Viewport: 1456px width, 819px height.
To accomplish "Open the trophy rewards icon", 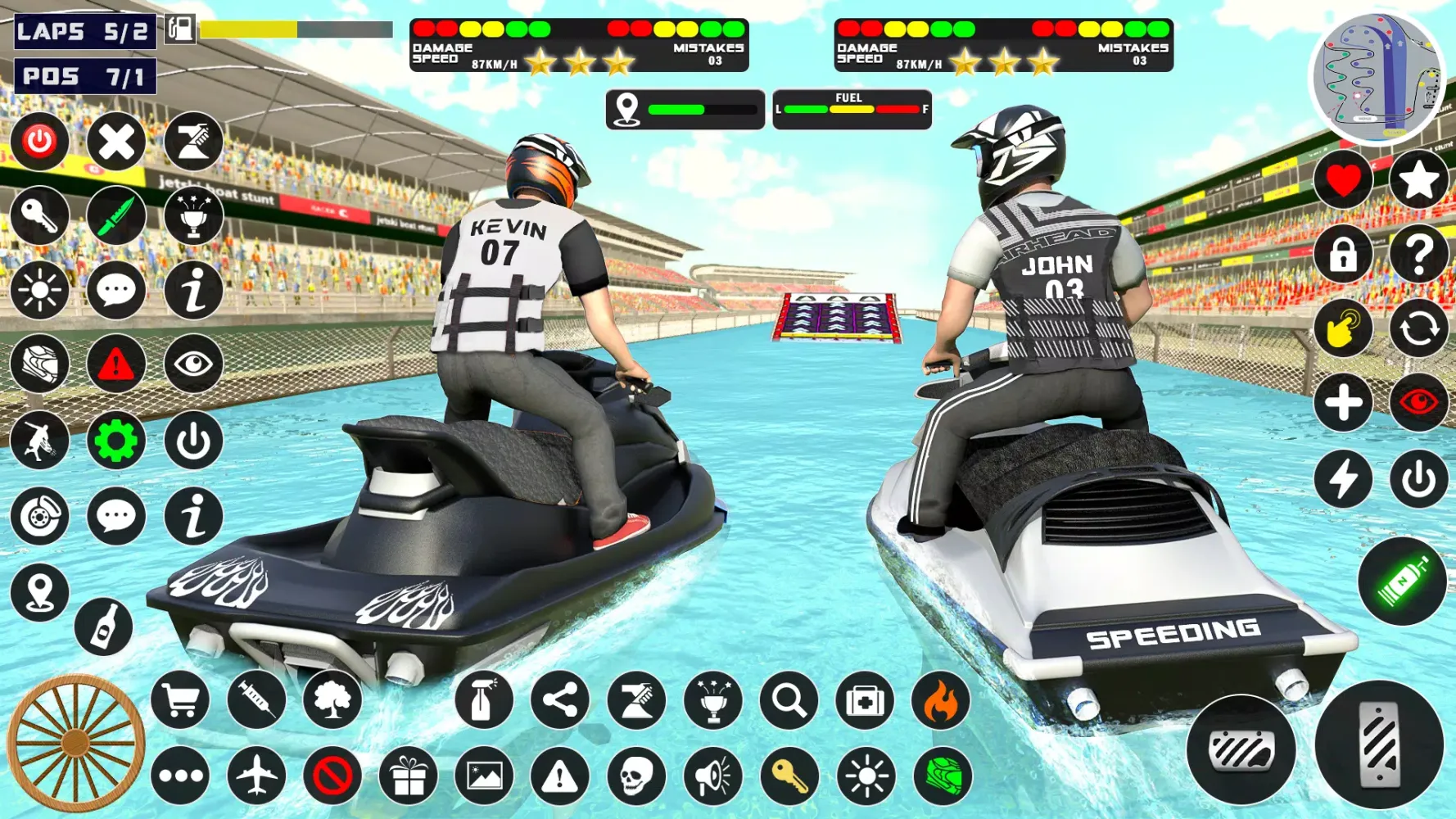I will (x=192, y=217).
